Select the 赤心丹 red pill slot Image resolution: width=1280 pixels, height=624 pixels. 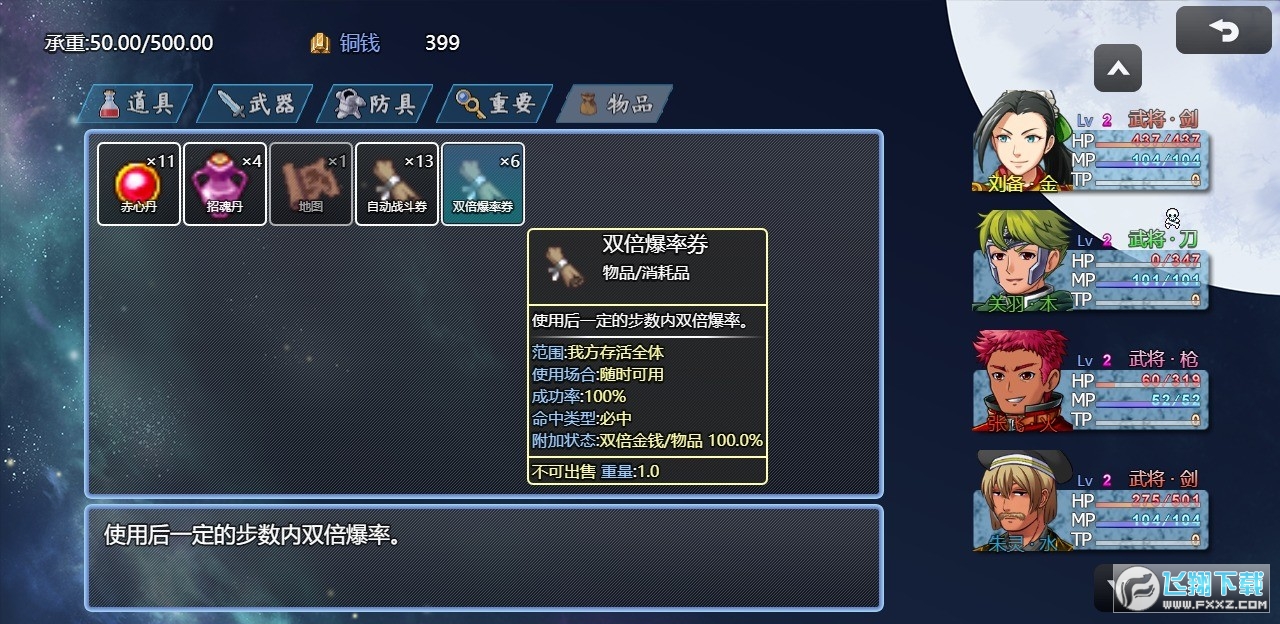(x=139, y=184)
